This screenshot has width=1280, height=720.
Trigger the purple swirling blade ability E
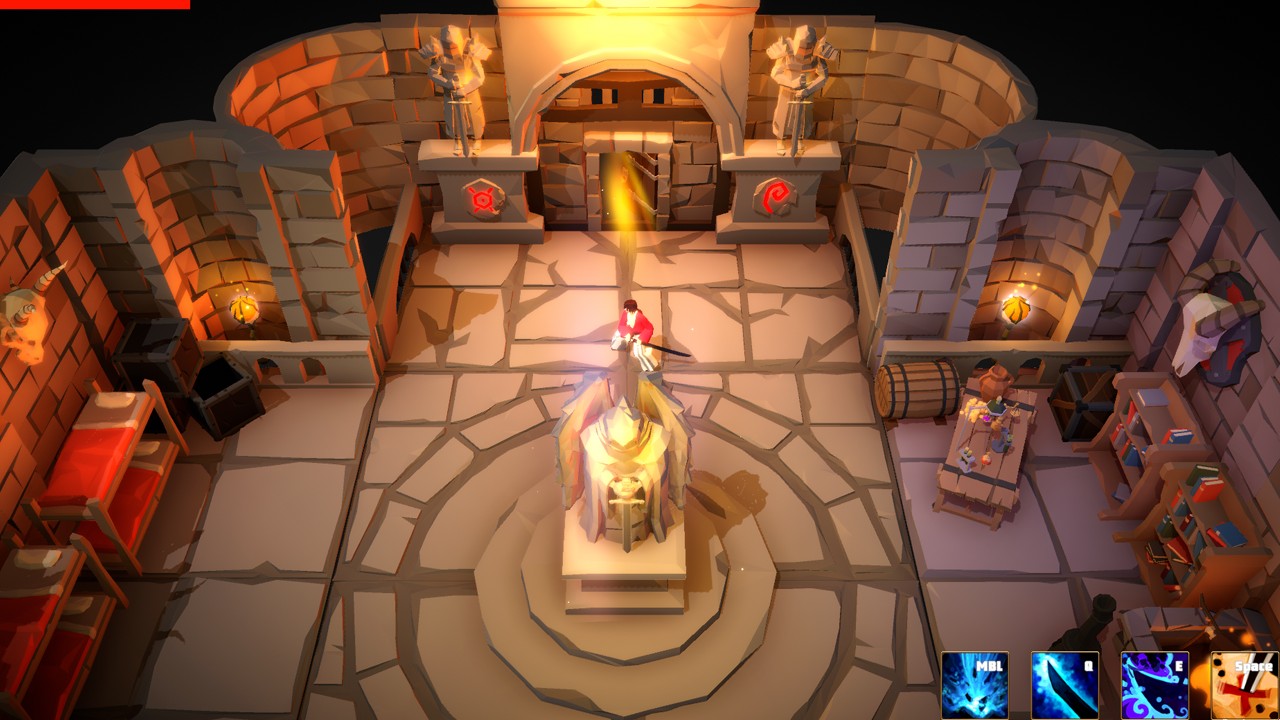(x=1154, y=685)
